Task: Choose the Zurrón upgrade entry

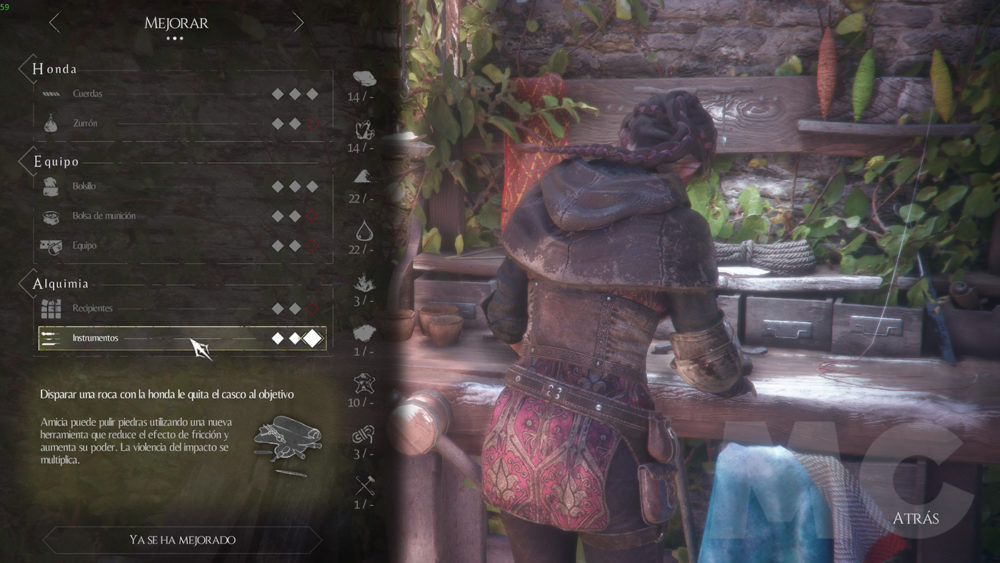Action: 180,124
